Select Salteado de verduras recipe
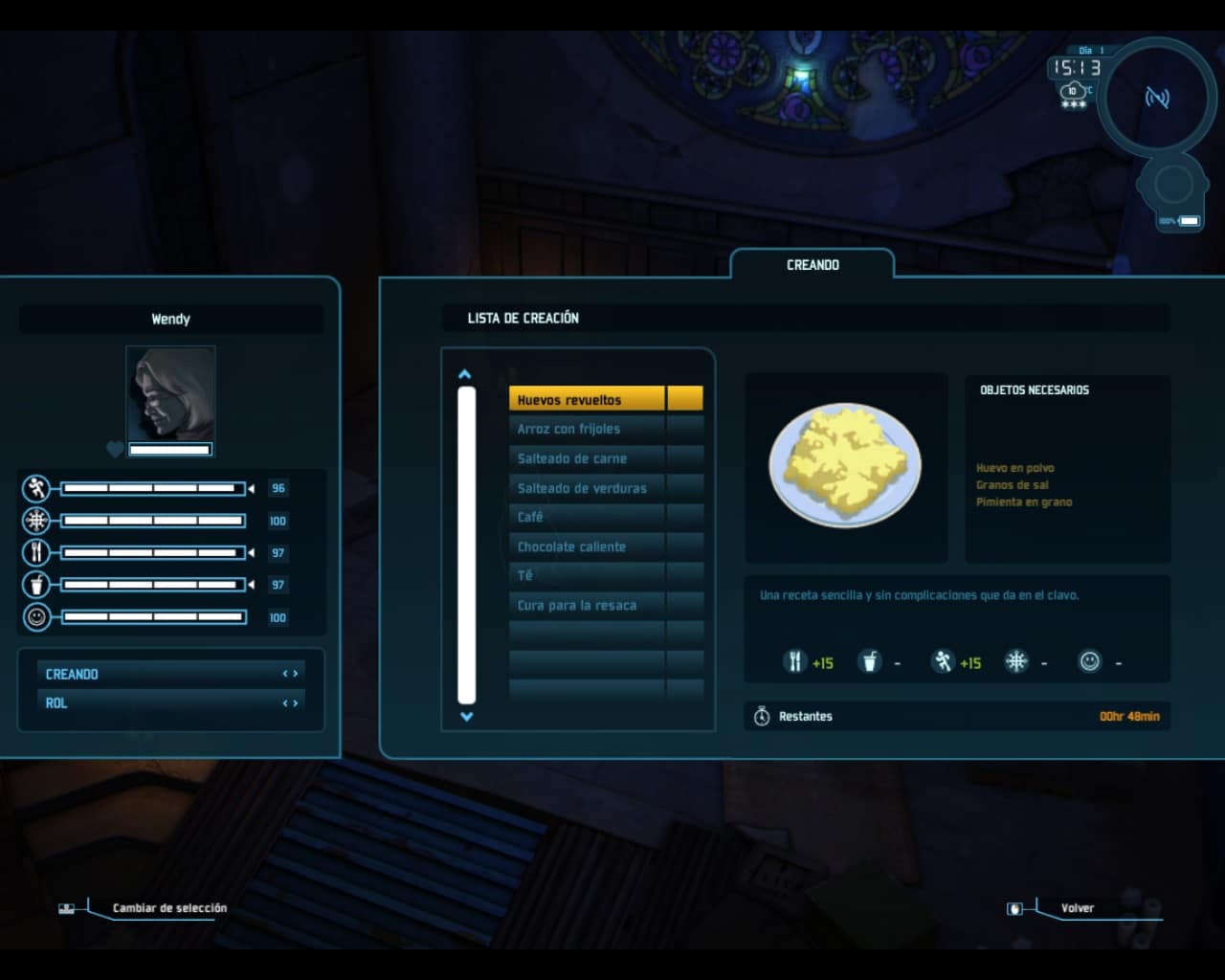Viewport: 1225px width, 980px height. point(586,488)
